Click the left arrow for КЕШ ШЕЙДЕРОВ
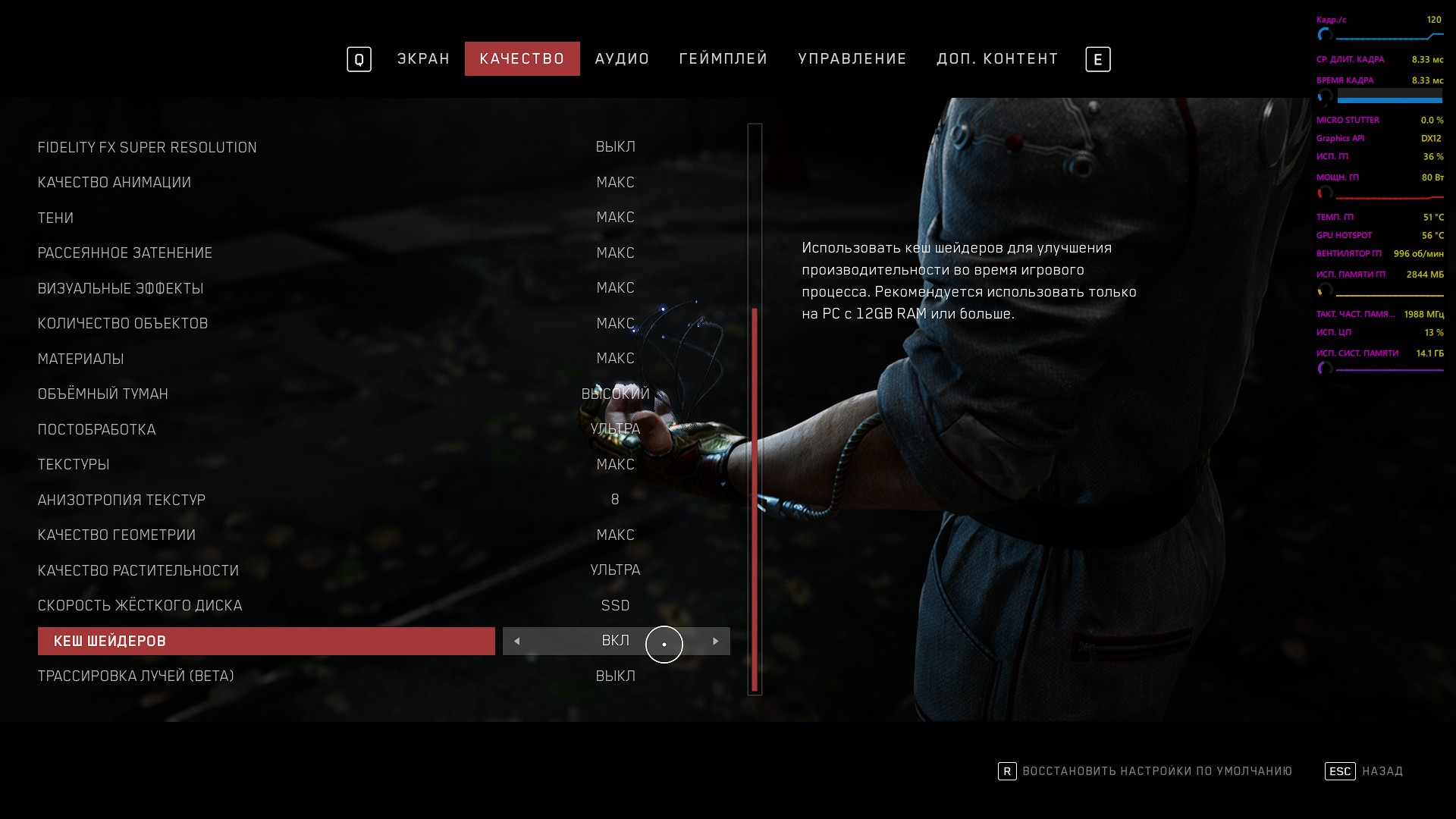Image resolution: width=1456 pixels, height=819 pixels. [517, 642]
